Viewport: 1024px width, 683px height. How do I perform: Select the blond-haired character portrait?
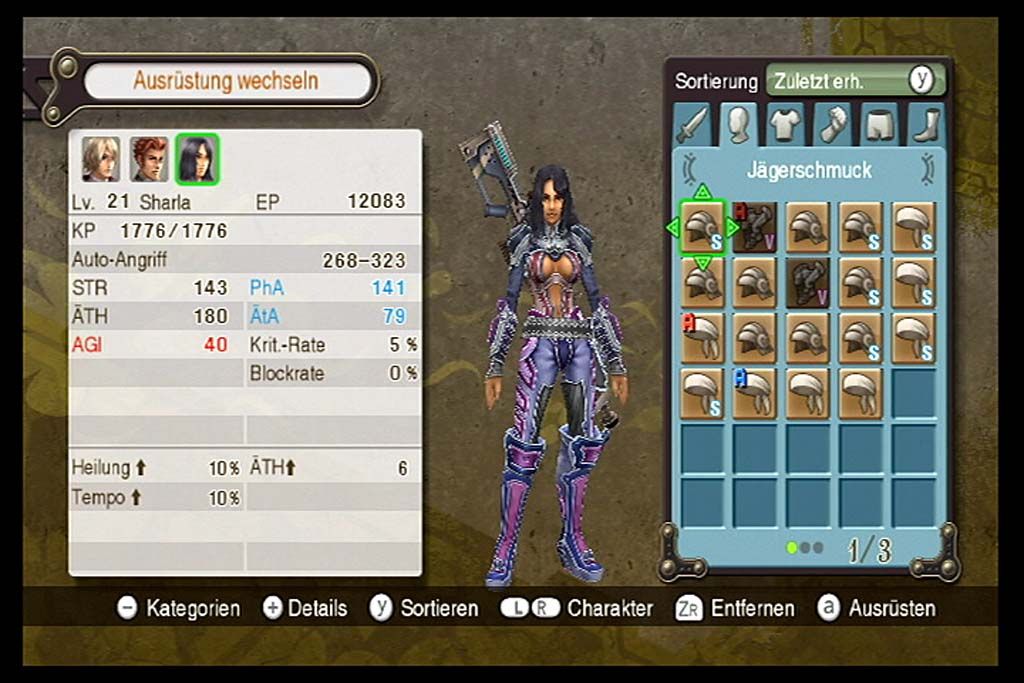point(101,159)
